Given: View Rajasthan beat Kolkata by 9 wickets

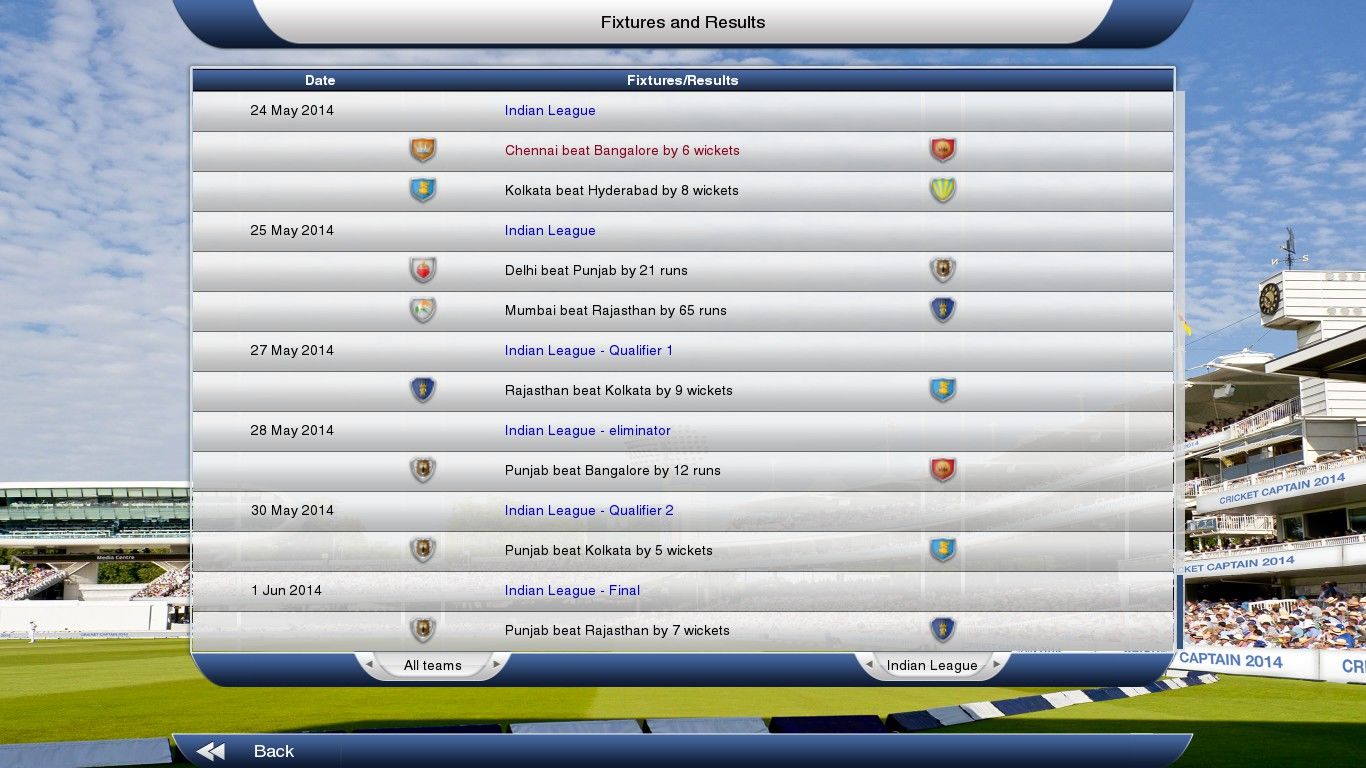Looking at the screenshot, I should point(618,391).
